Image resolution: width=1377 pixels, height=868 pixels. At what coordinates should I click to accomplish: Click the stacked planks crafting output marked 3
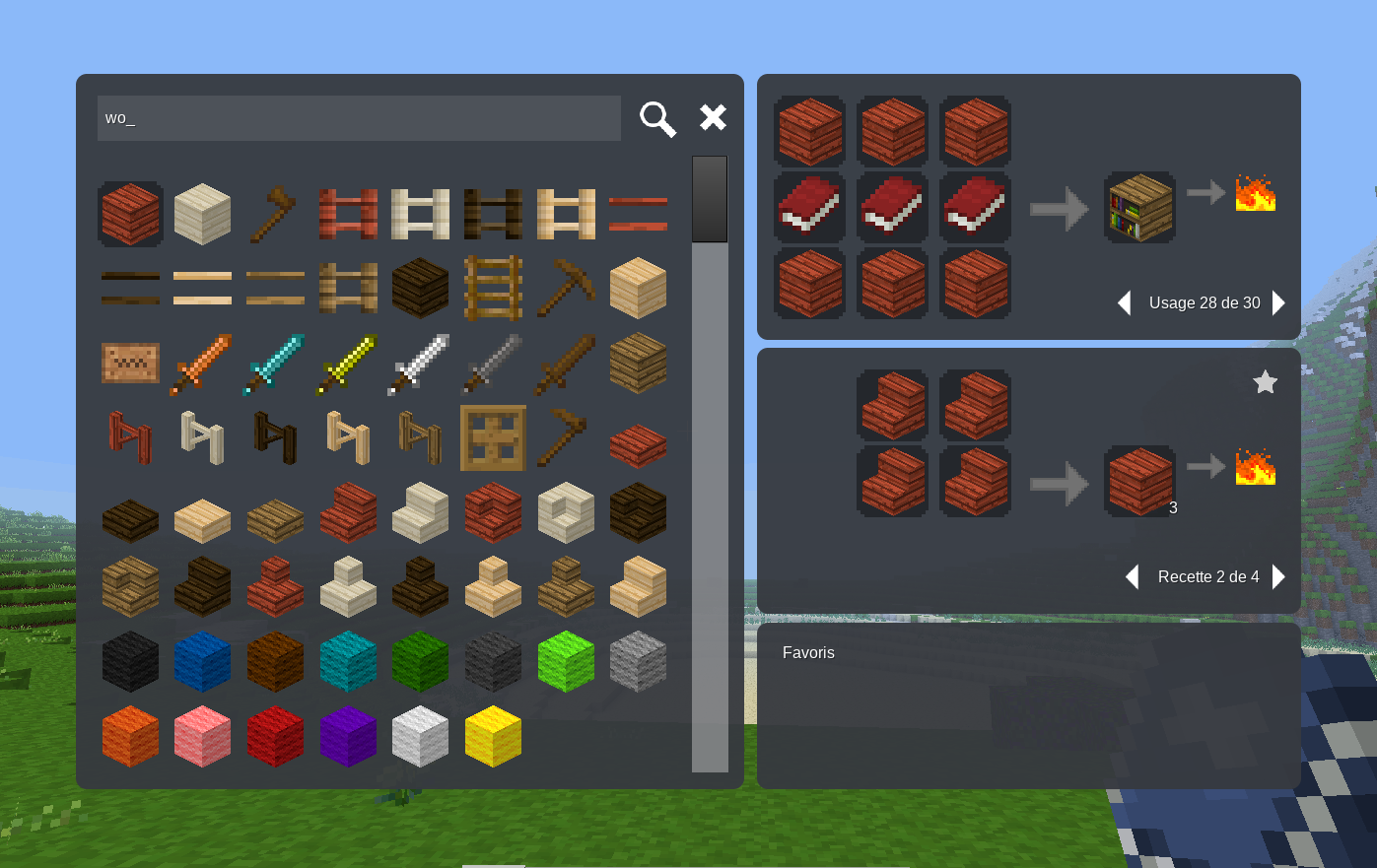[1139, 482]
